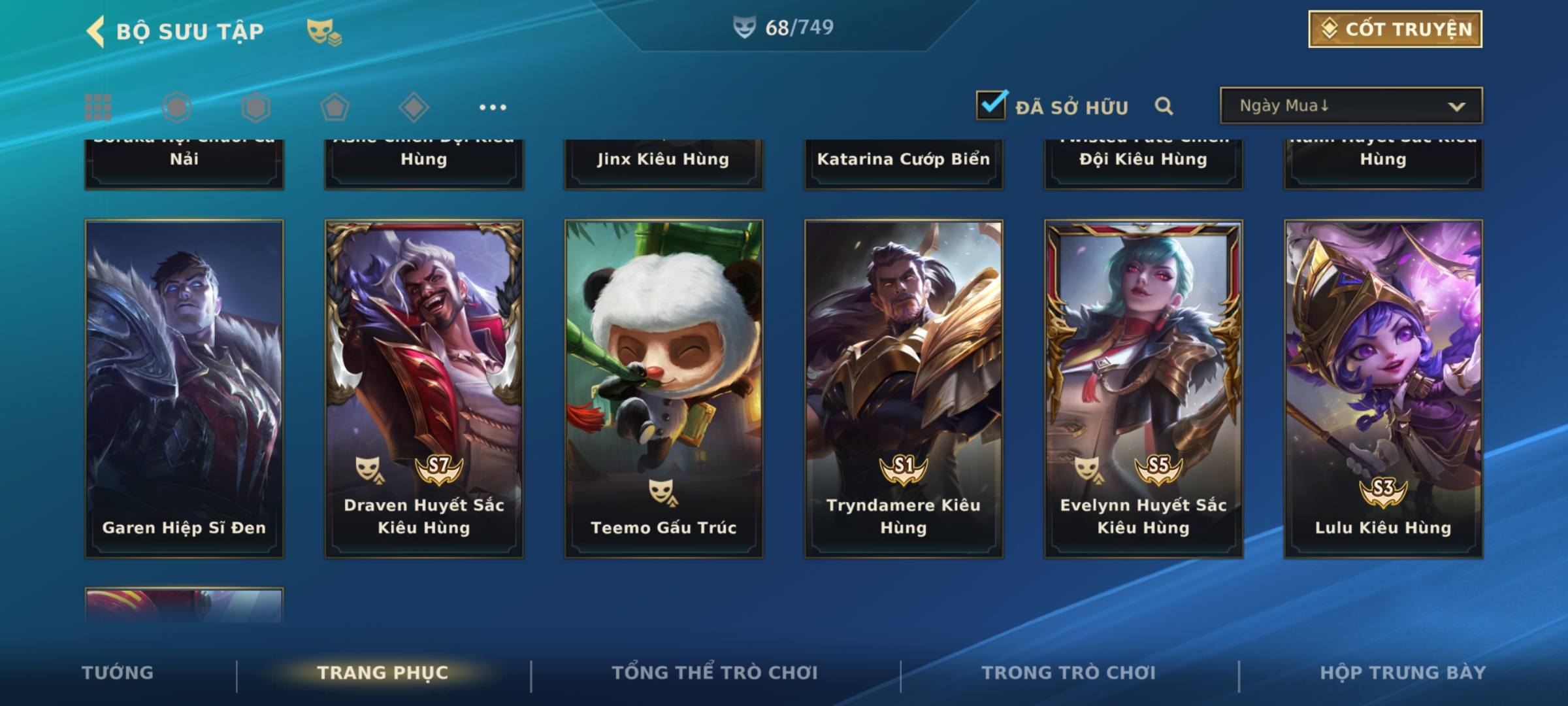Image resolution: width=1568 pixels, height=706 pixels.
Task: Open the Lulu Kiêu Hùng skin
Action: [1383, 388]
